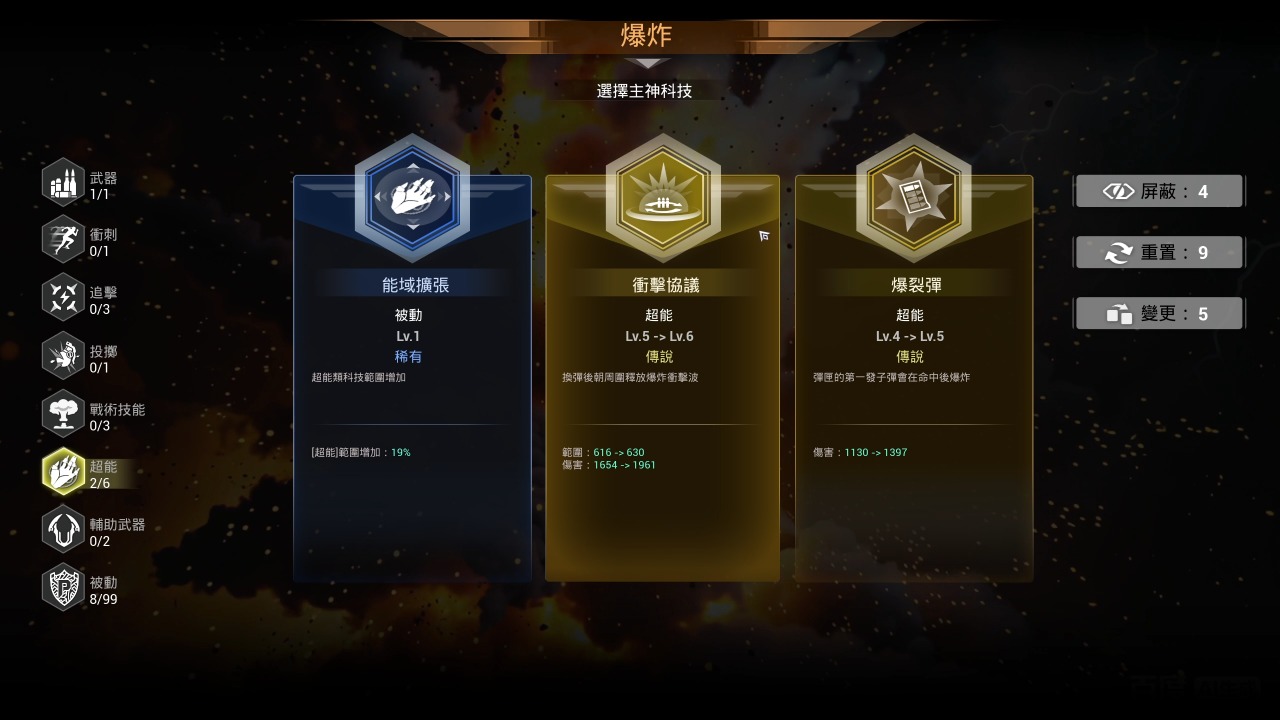Image resolution: width=1280 pixels, height=720 pixels.
Task: Select the highlighted 超能 category
Action: (x=64, y=473)
